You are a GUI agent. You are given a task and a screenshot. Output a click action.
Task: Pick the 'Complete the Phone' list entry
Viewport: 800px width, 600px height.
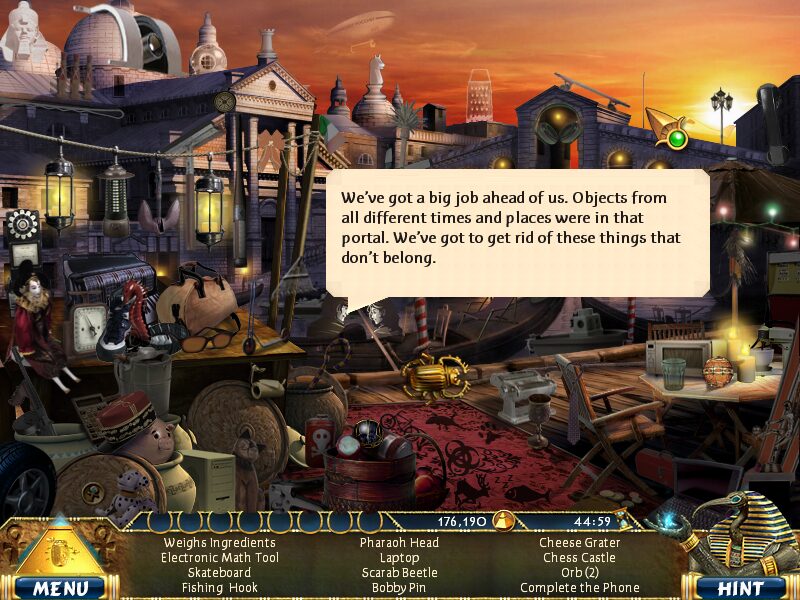point(580,588)
